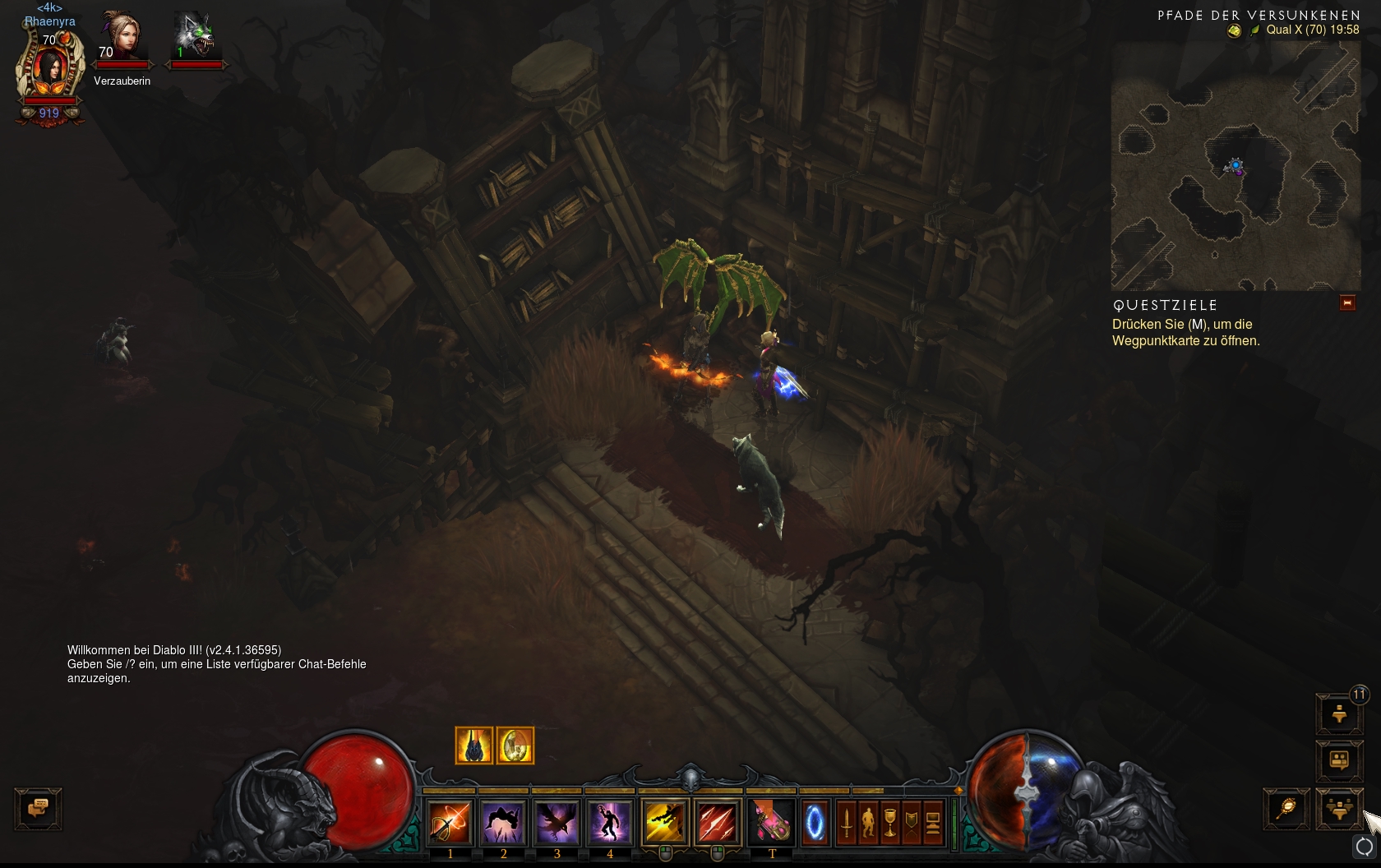The image size is (1381, 868).
Task: Open Rhaenyra's player portrait
Action: coord(50,71)
